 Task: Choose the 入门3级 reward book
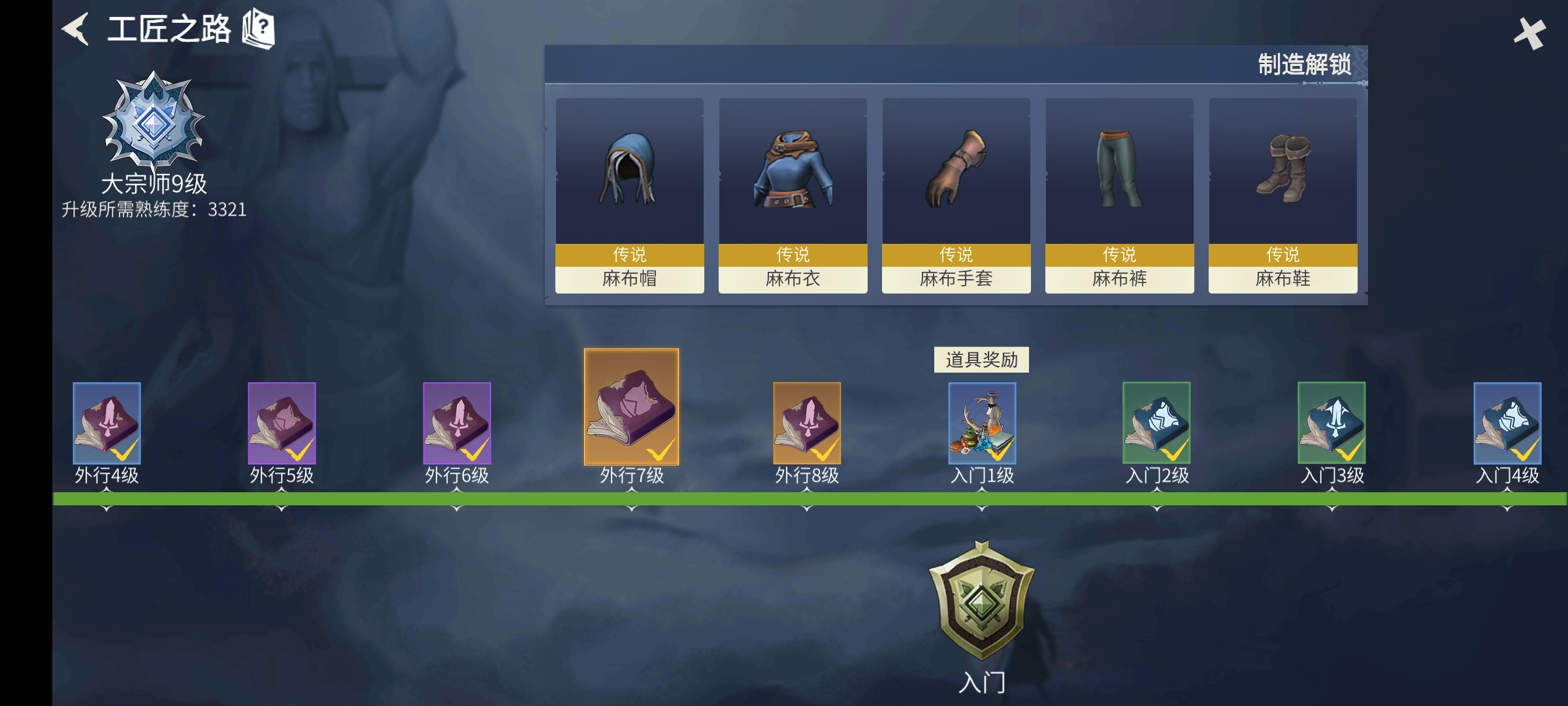click(1331, 424)
